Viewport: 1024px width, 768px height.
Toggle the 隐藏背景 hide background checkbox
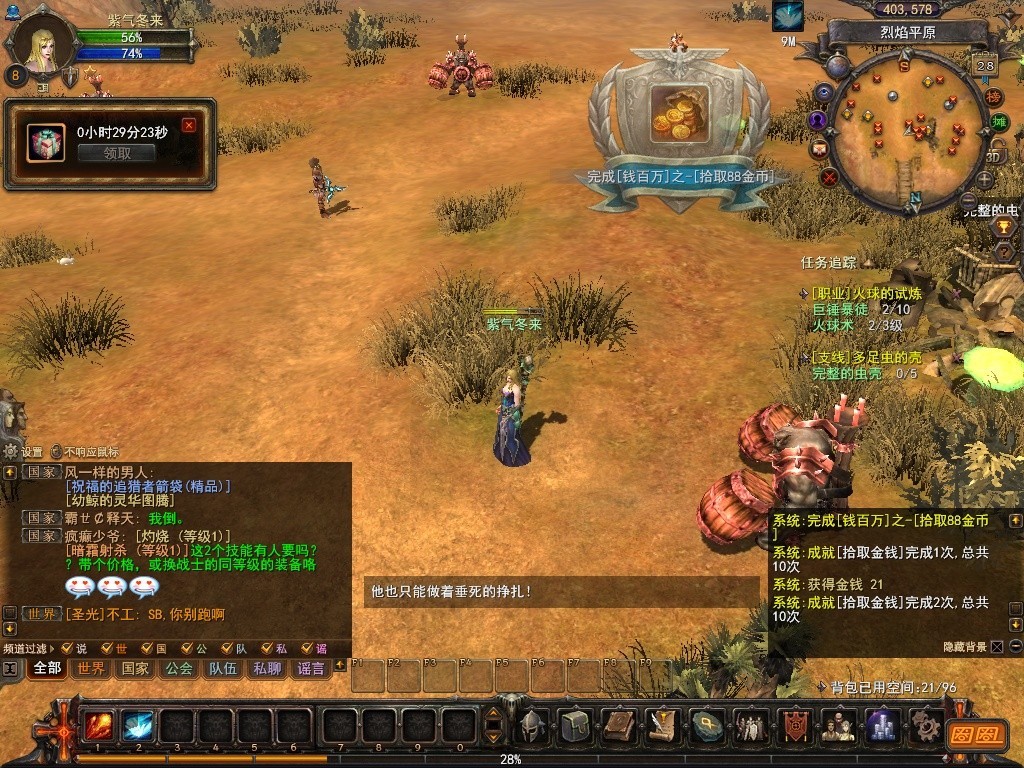tap(997, 647)
